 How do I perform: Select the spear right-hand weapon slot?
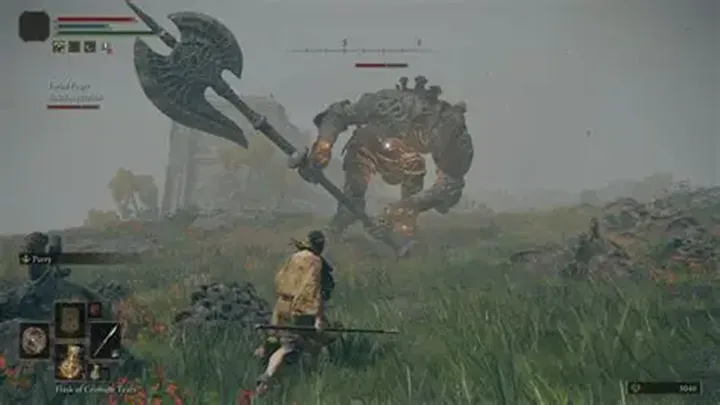106,340
